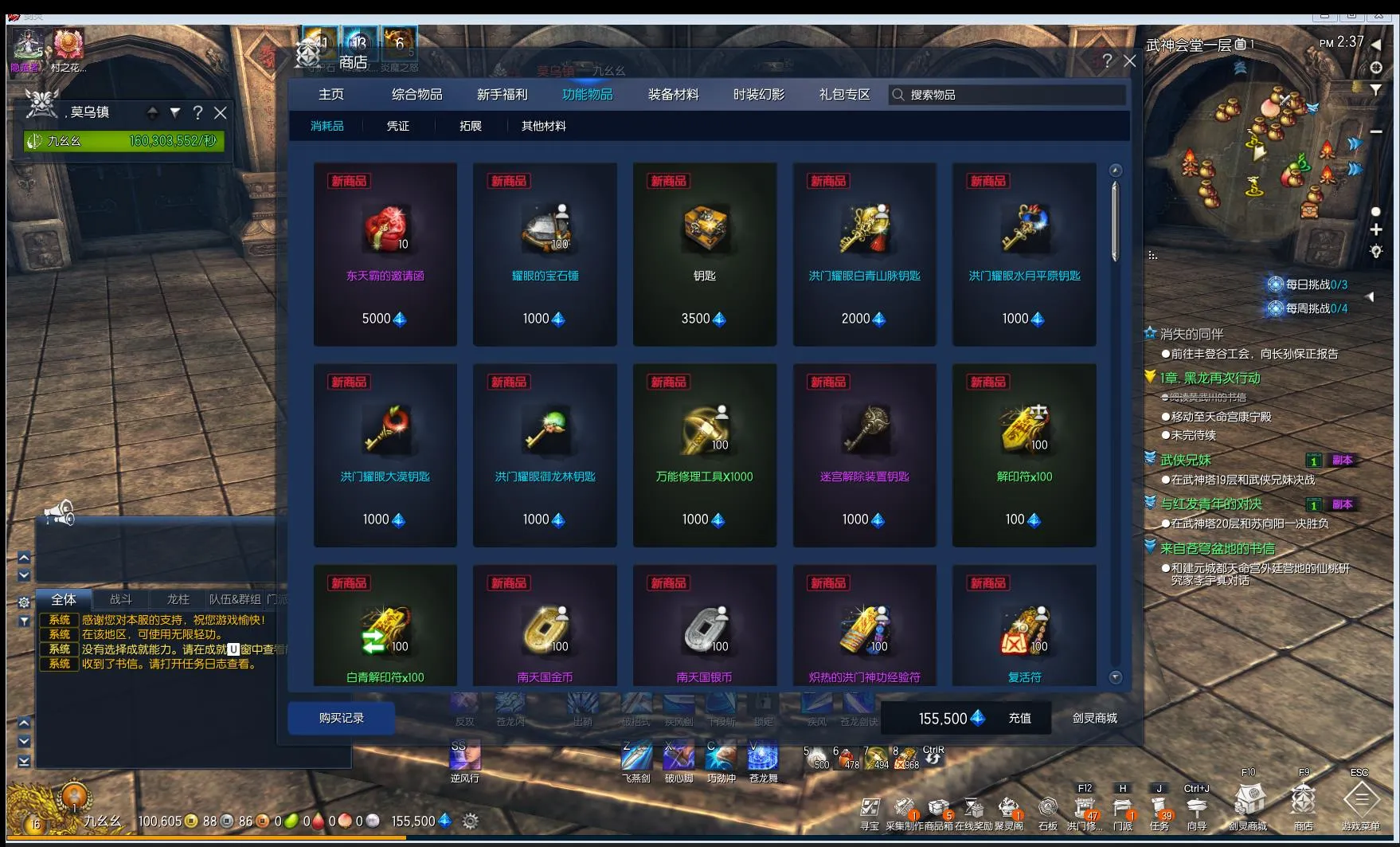Image resolution: width=1400 pixels, height=847 pixels.
Task: Open the 剑灵商城 button in shop footer
Action: pyautogui.click(x=1094, y=718)
